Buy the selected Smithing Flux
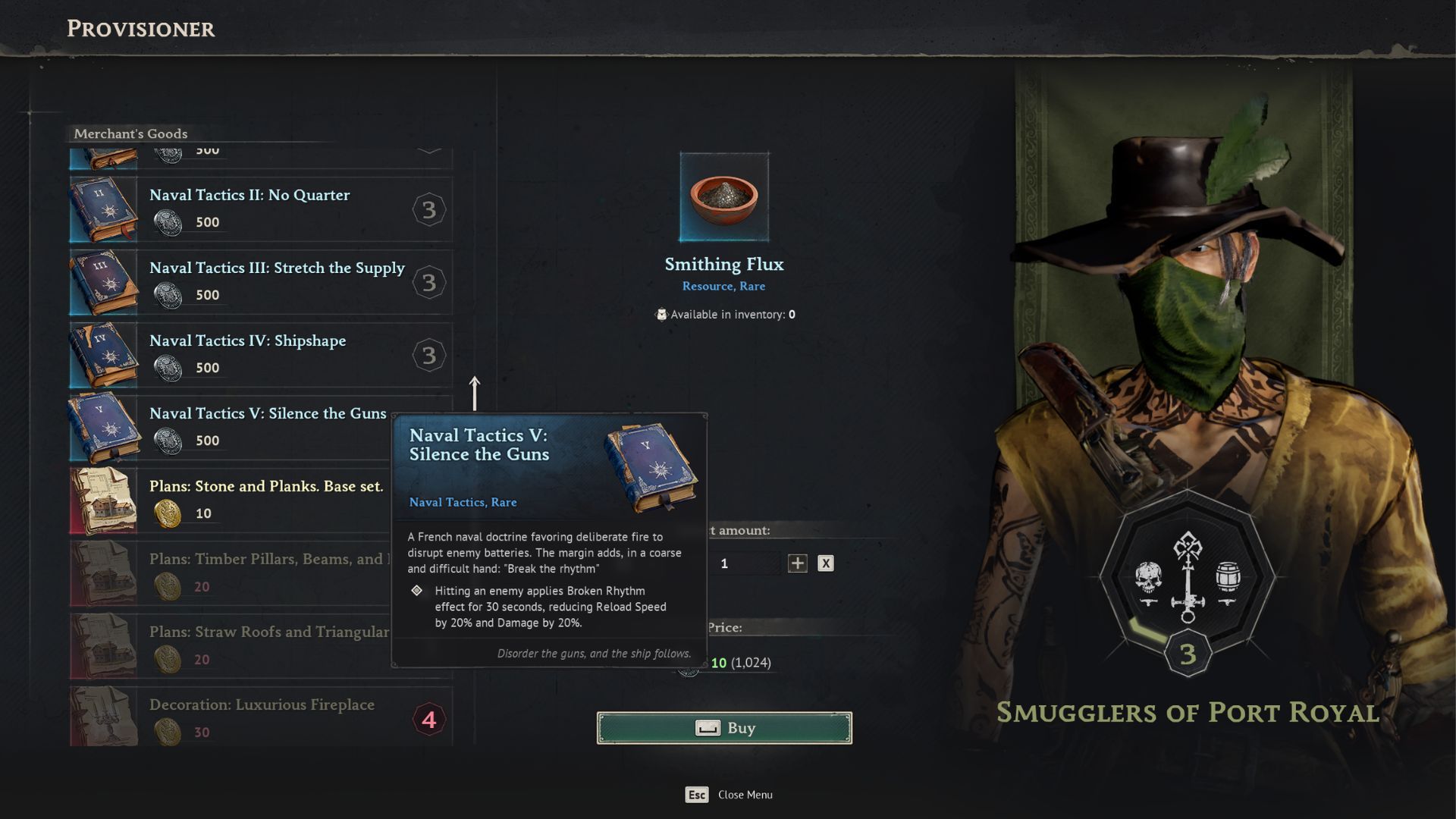Image resolution: width=1456 pixels, height=819 pixels. pyautogui.click(x=724, y=728)
